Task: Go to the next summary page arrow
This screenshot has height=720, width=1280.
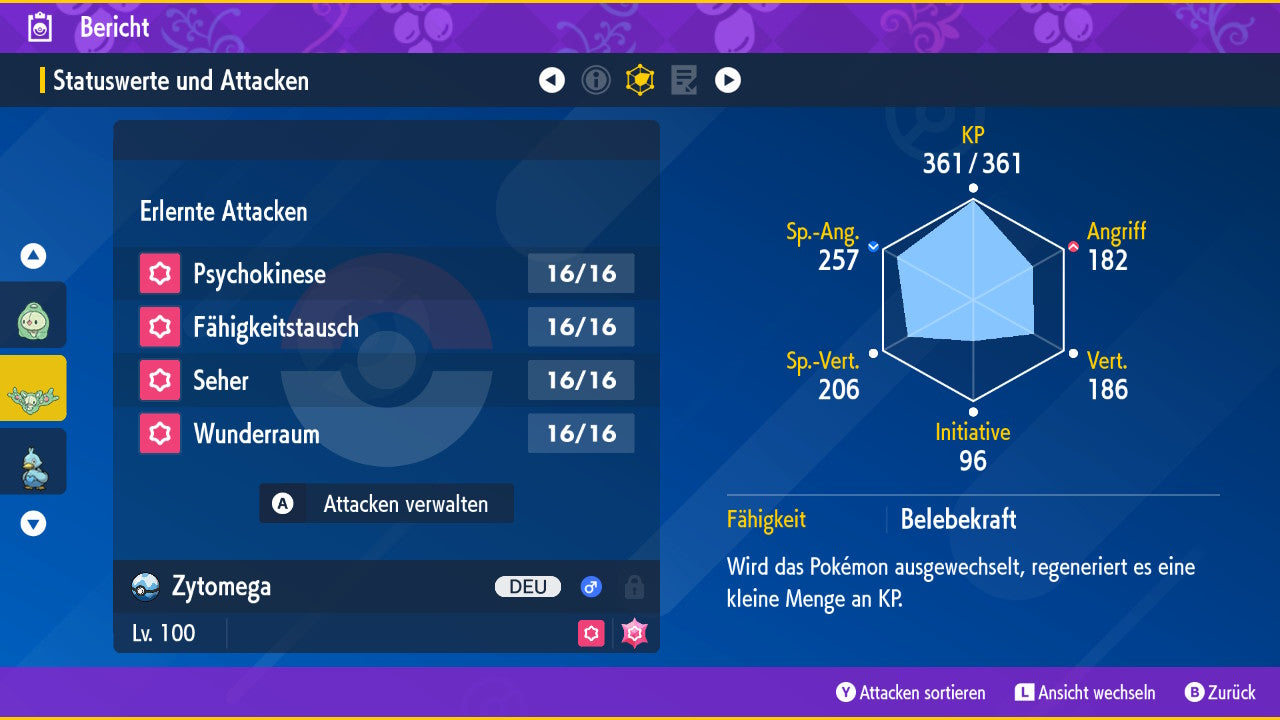Action: pos(728,80)
